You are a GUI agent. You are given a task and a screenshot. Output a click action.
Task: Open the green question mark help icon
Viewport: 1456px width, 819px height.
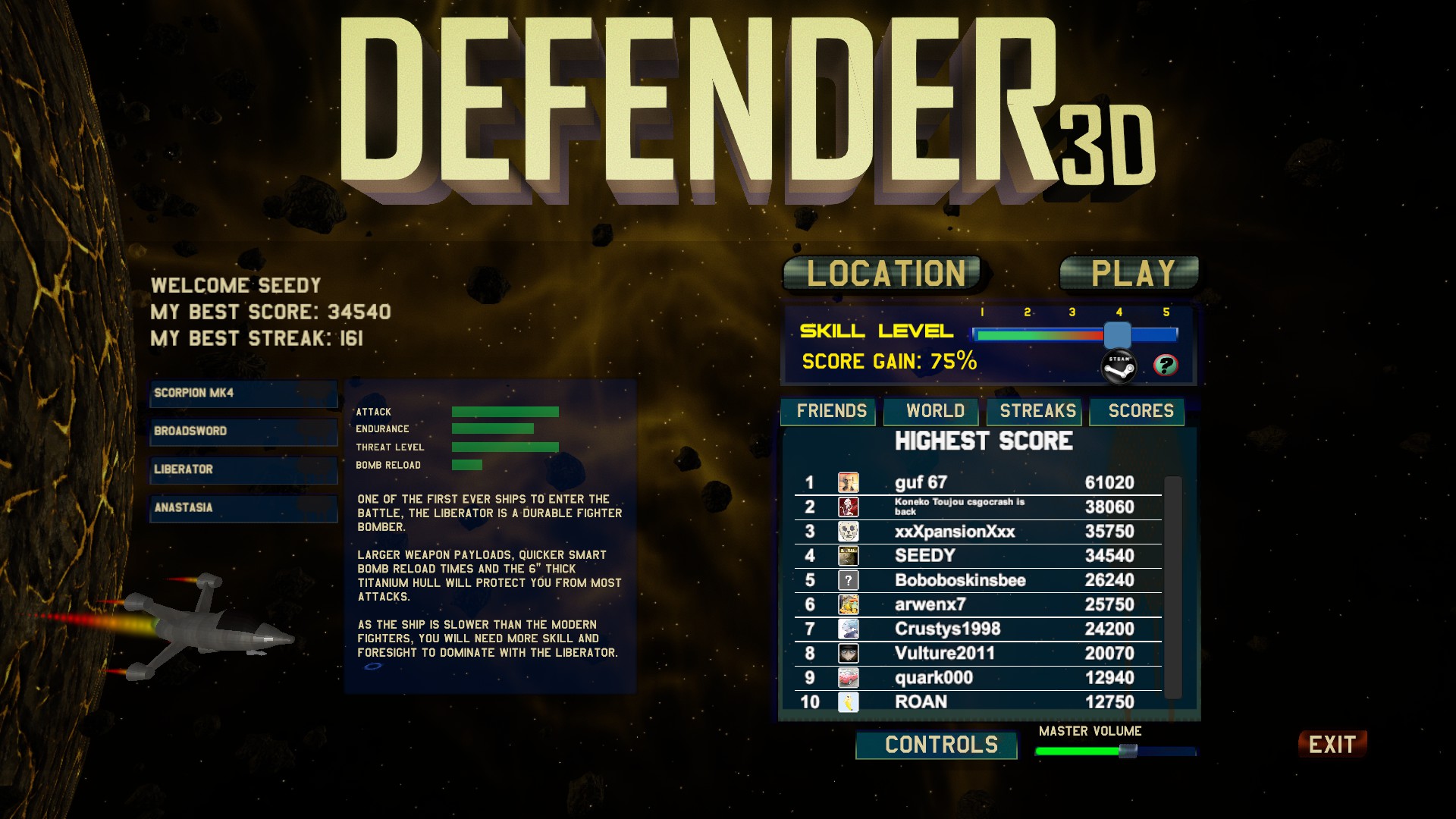coord(1166,365)
